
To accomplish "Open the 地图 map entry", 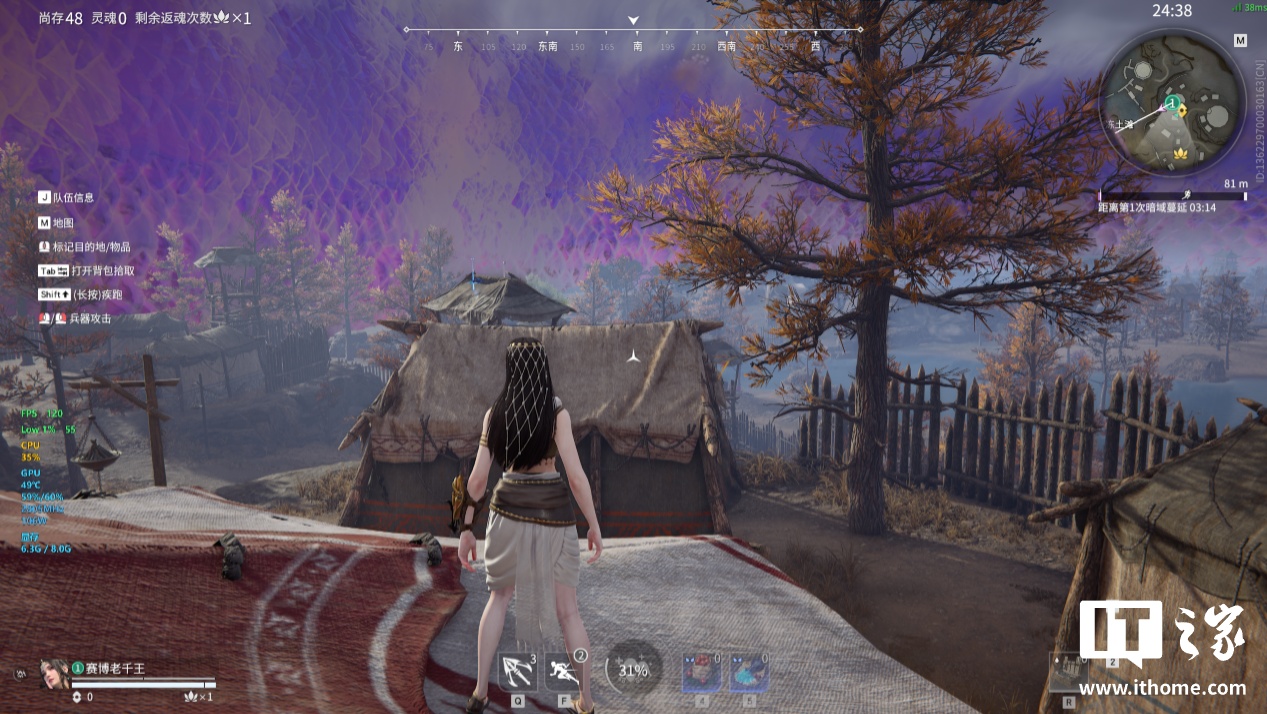I will click(x=63, y=223).
